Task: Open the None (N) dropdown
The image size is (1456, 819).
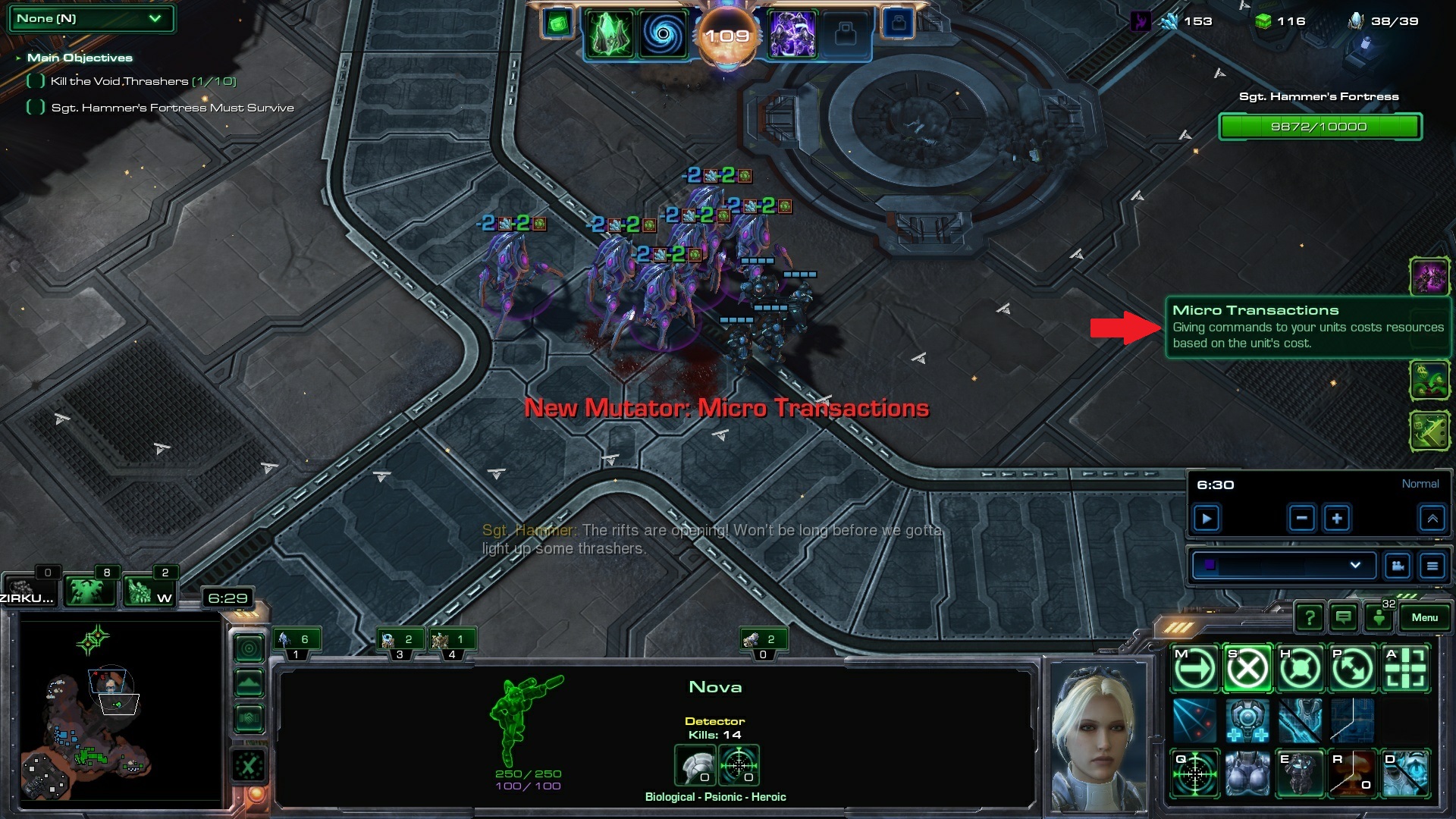Action: (90, 18)
